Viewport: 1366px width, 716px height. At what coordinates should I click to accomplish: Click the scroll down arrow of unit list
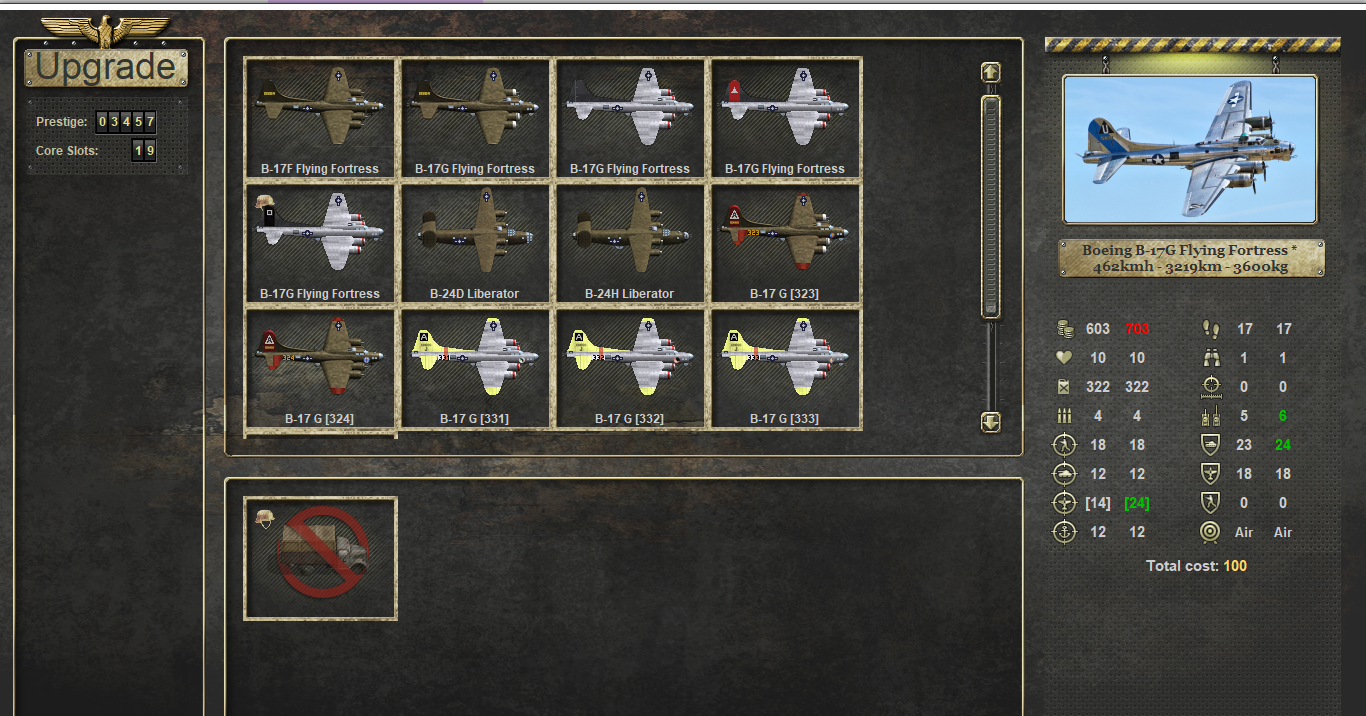click(991, 422)
